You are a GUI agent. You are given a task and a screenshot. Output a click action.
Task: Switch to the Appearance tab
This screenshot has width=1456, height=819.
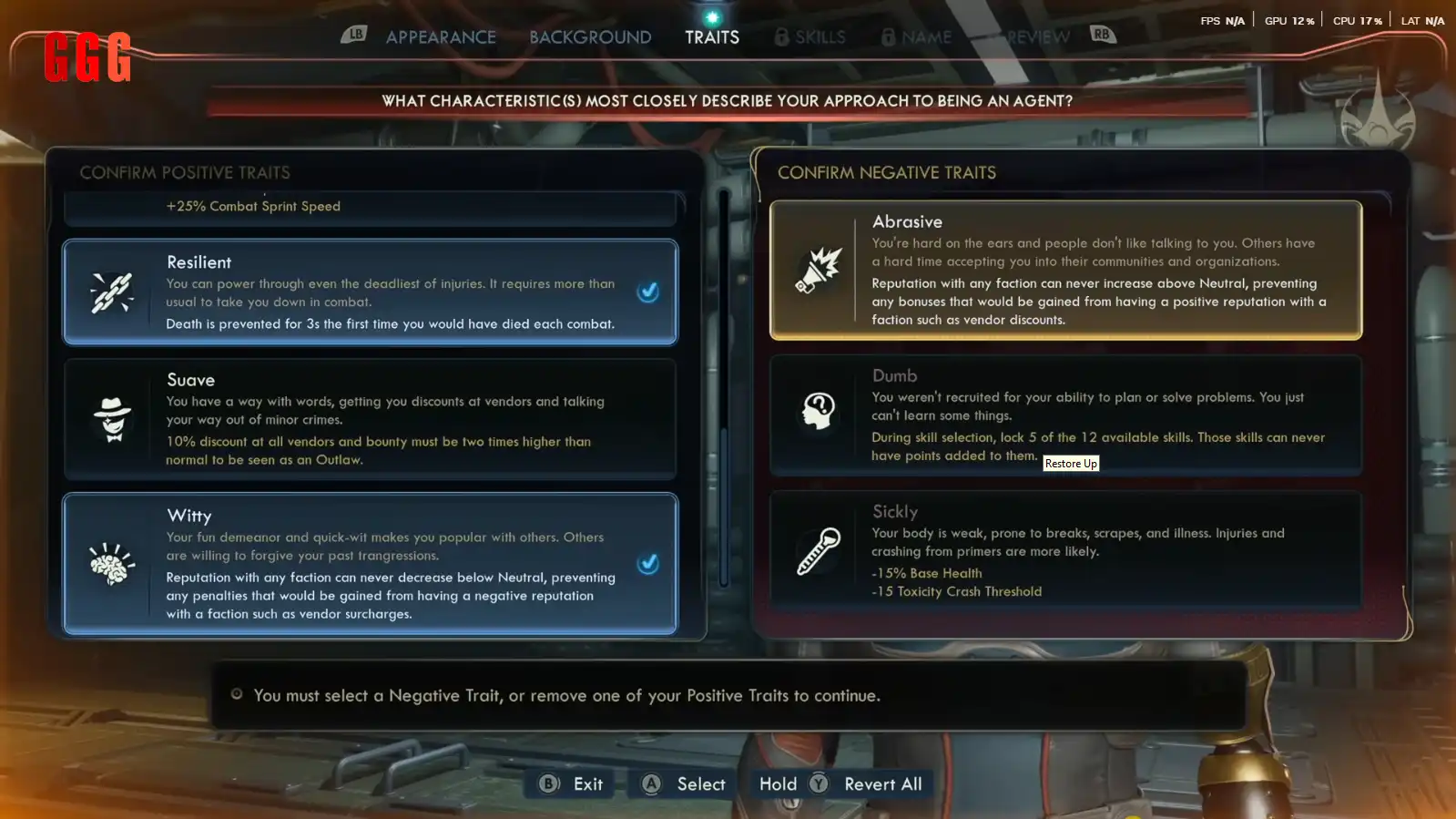tap(441, 37)
